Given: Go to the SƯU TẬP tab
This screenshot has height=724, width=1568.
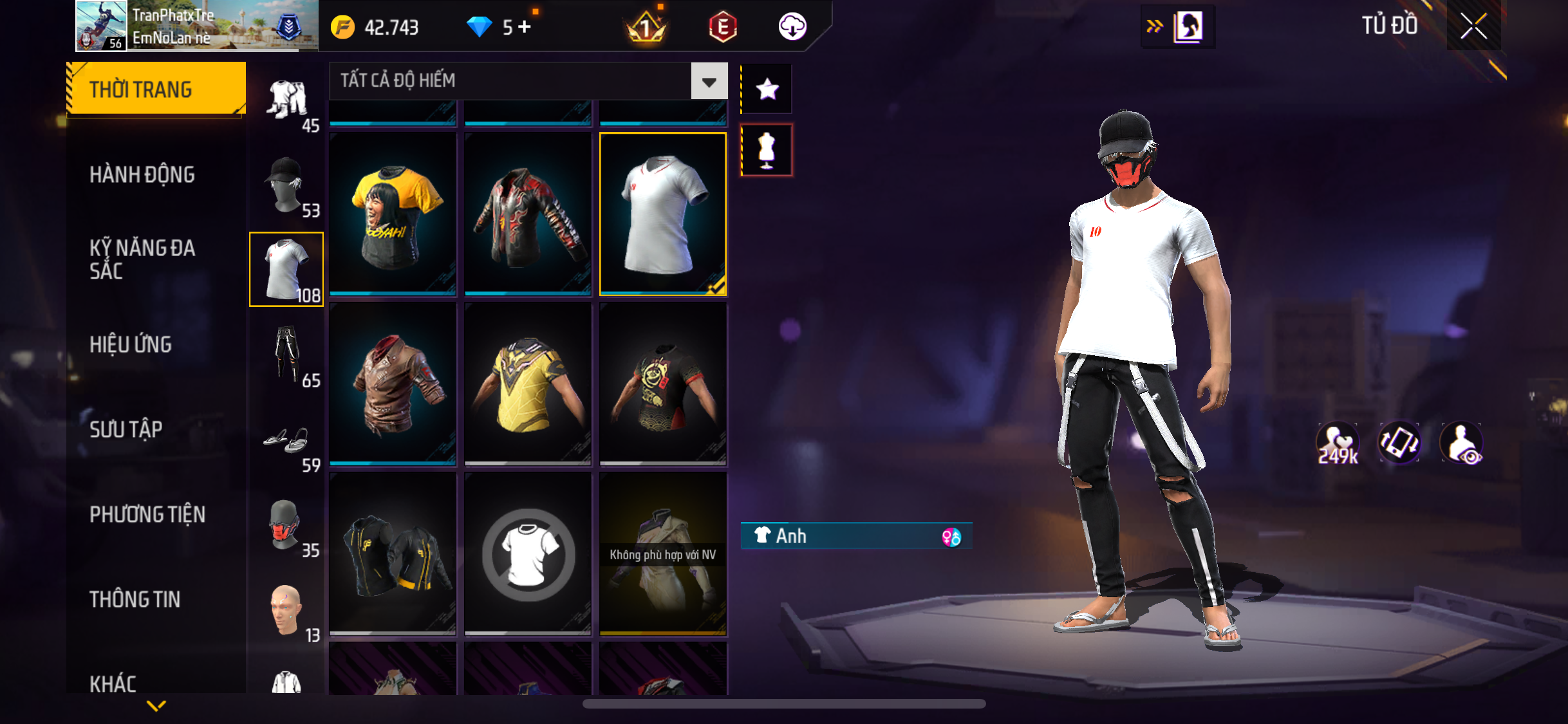Looking at the screenshot, I should 126,429.
